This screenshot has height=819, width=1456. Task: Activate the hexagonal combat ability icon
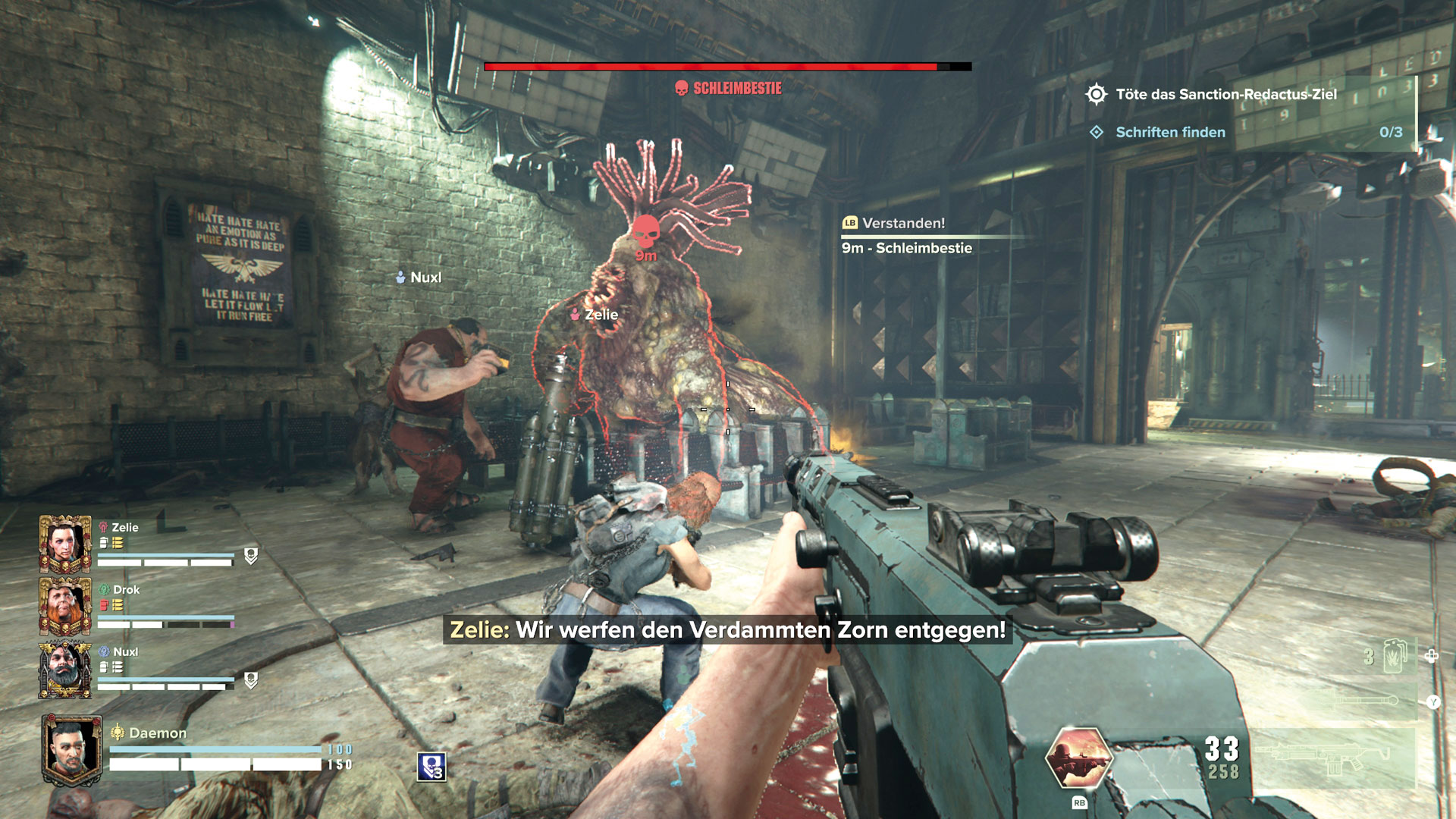click(1078, 757)
